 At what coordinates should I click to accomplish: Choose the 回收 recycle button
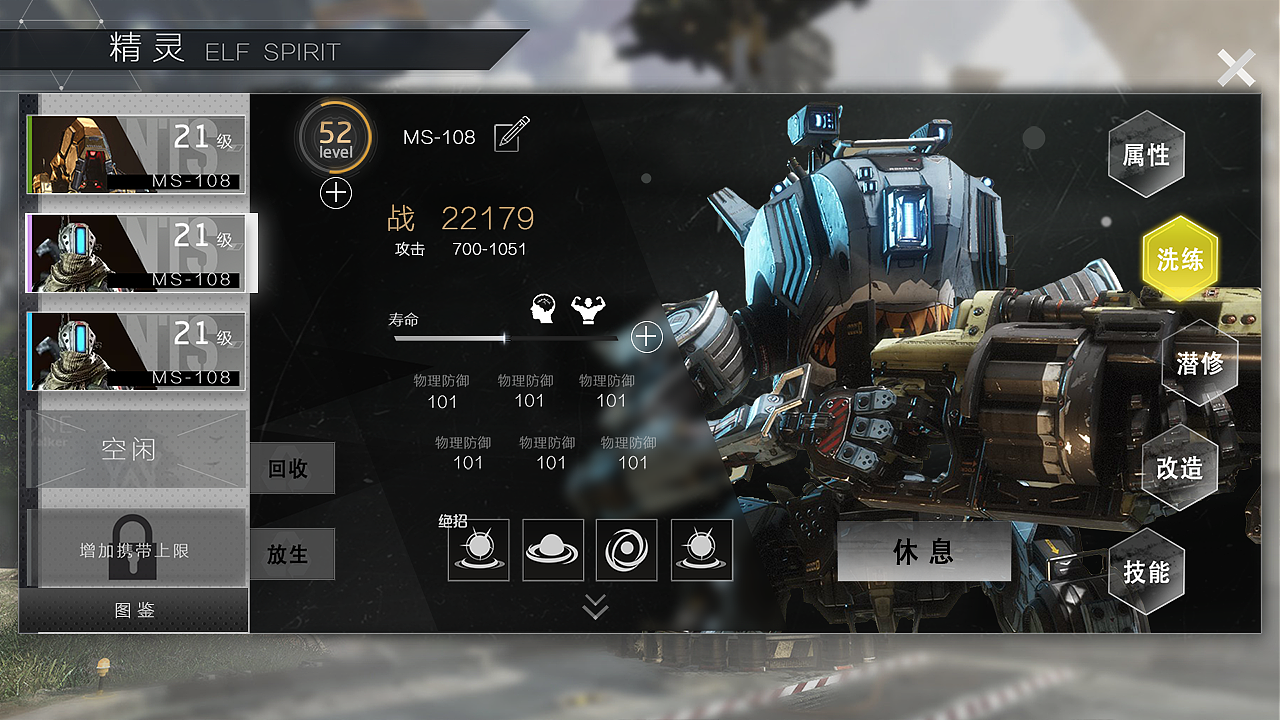[x=288, y=468]
